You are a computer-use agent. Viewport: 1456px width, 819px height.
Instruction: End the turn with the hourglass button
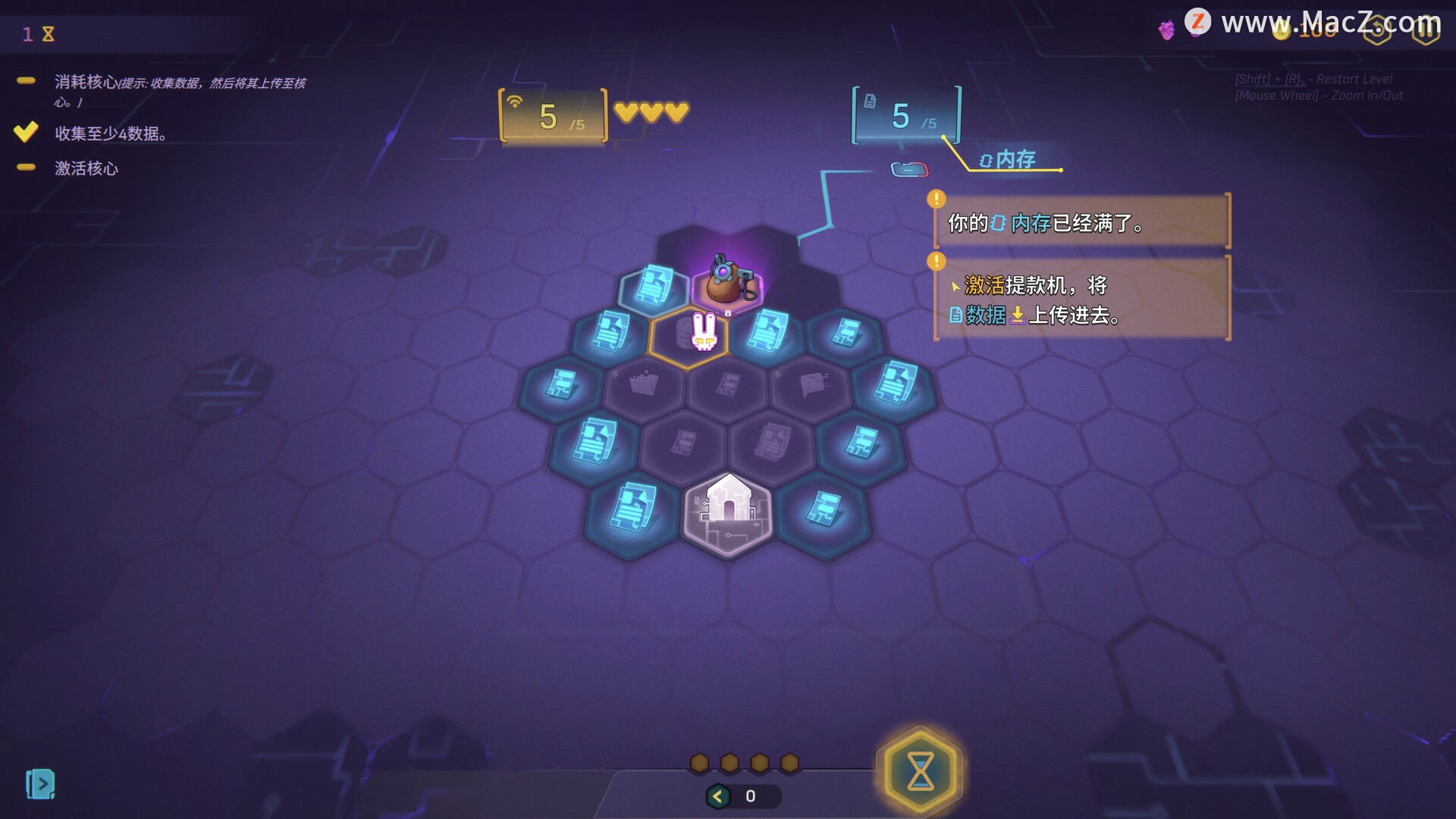pos(920,770)
